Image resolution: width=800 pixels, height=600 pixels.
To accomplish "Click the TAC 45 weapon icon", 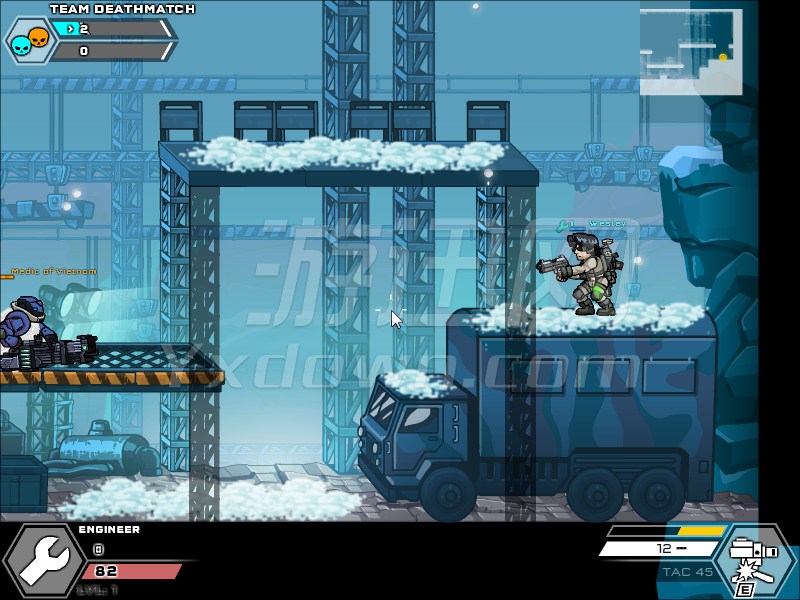I will 754,562.
